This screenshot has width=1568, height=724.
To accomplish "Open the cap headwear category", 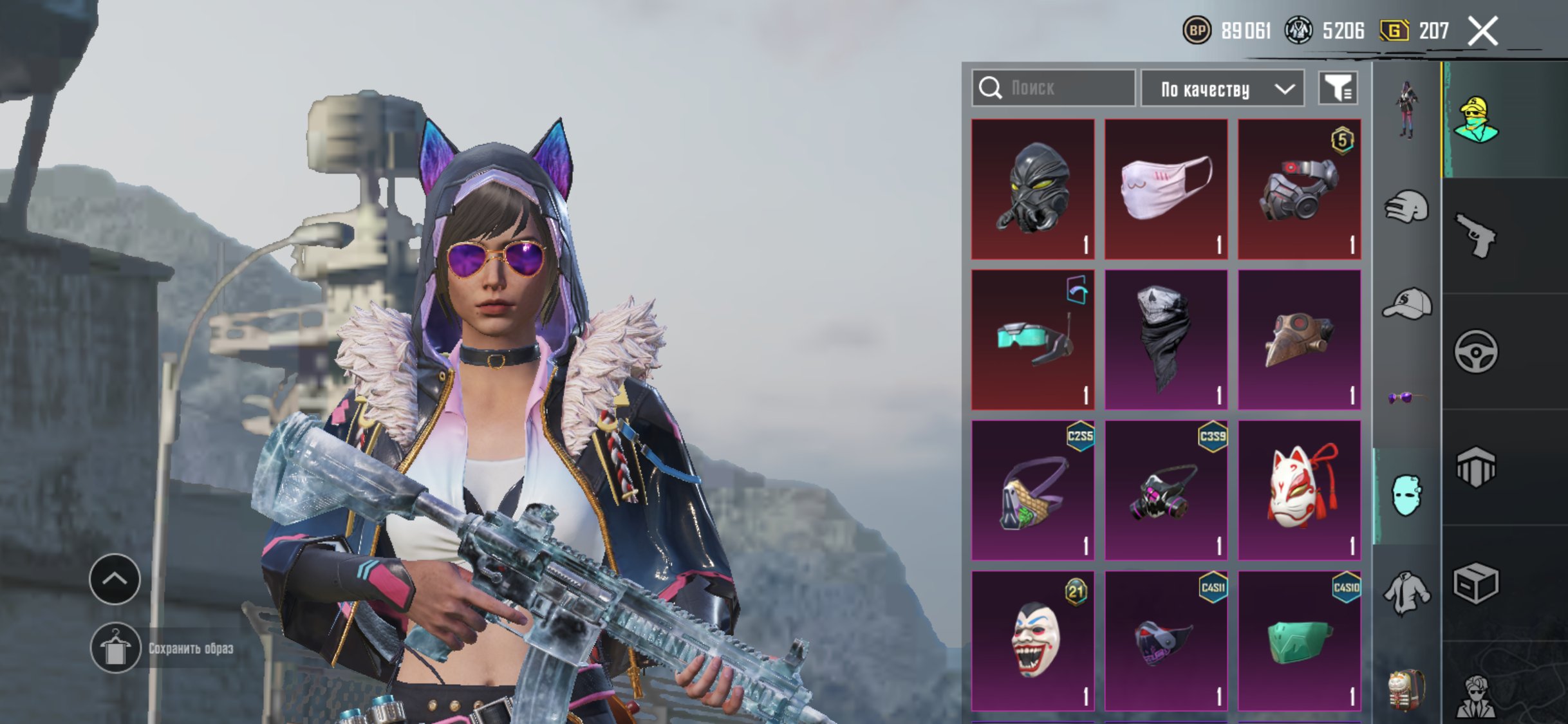I will point(1406,304).
